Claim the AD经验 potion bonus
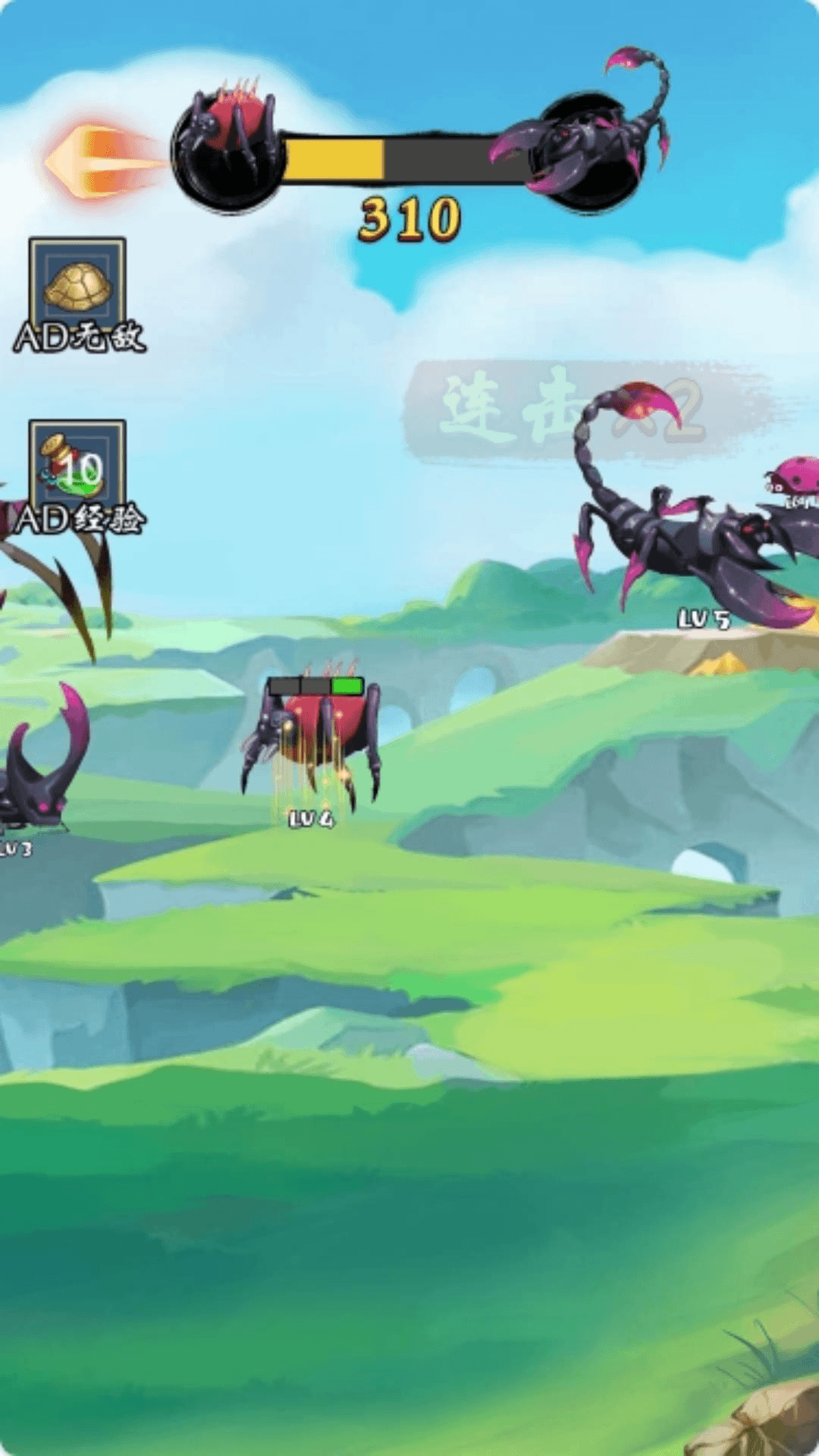The image size is (819, 1456). click(77, 466)
